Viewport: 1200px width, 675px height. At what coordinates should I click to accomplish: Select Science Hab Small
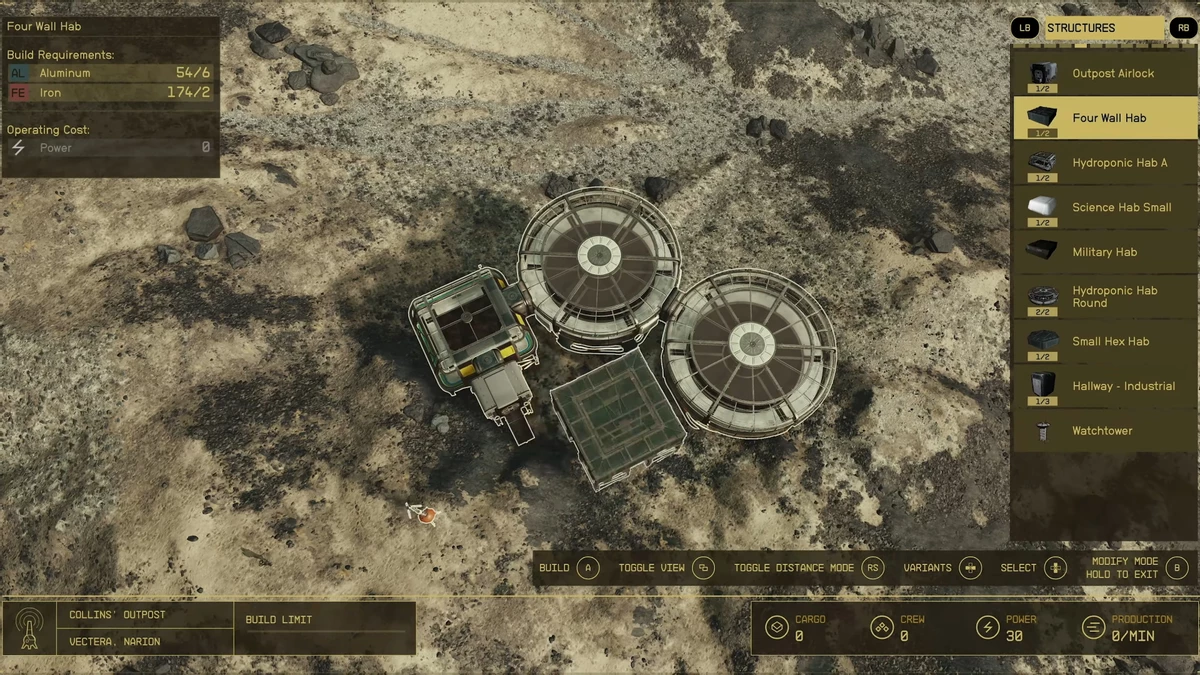click(x=1105, y=207)
